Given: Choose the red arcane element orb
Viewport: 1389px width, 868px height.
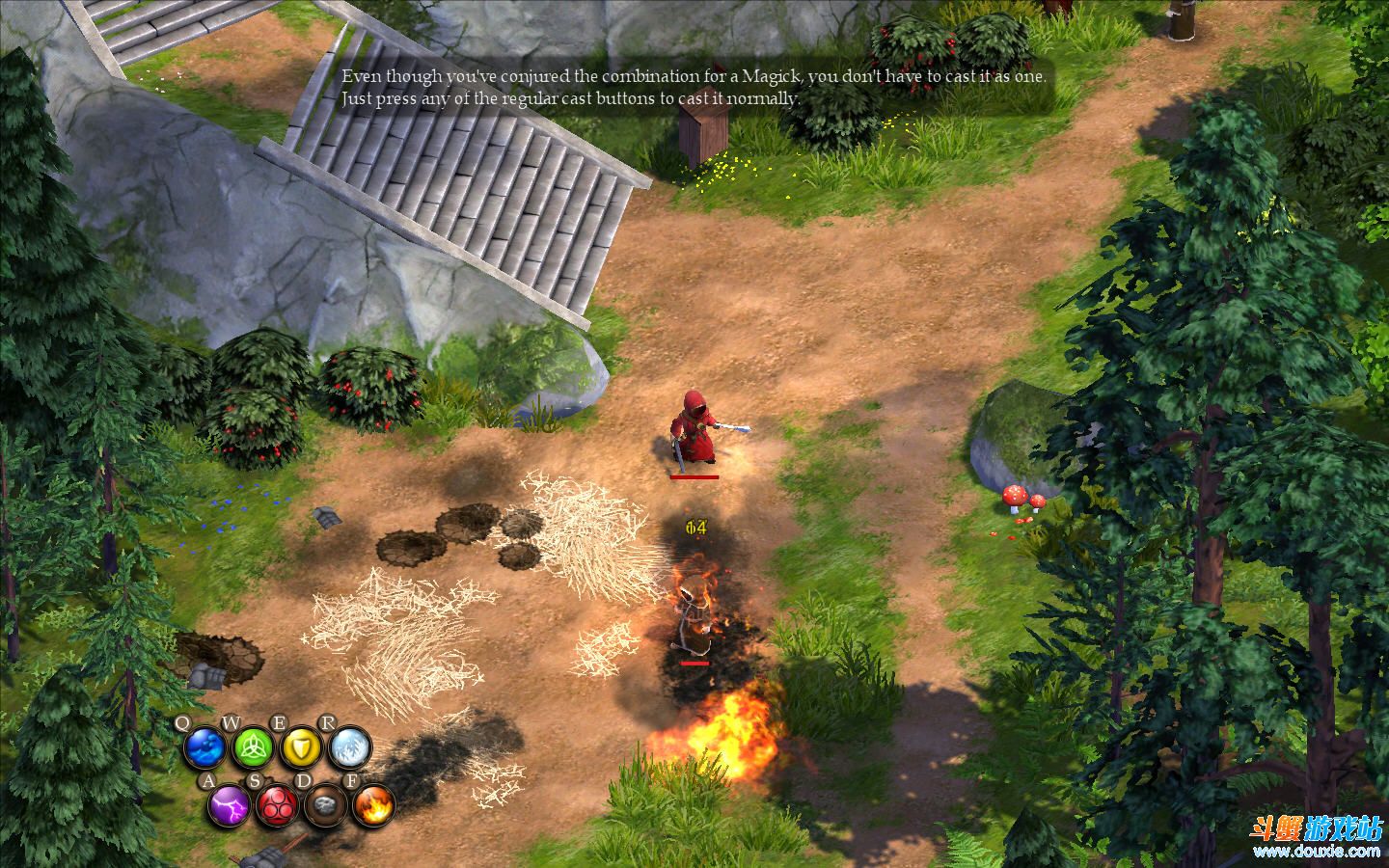Looking at the screenshot, I should tap(277, 803).
